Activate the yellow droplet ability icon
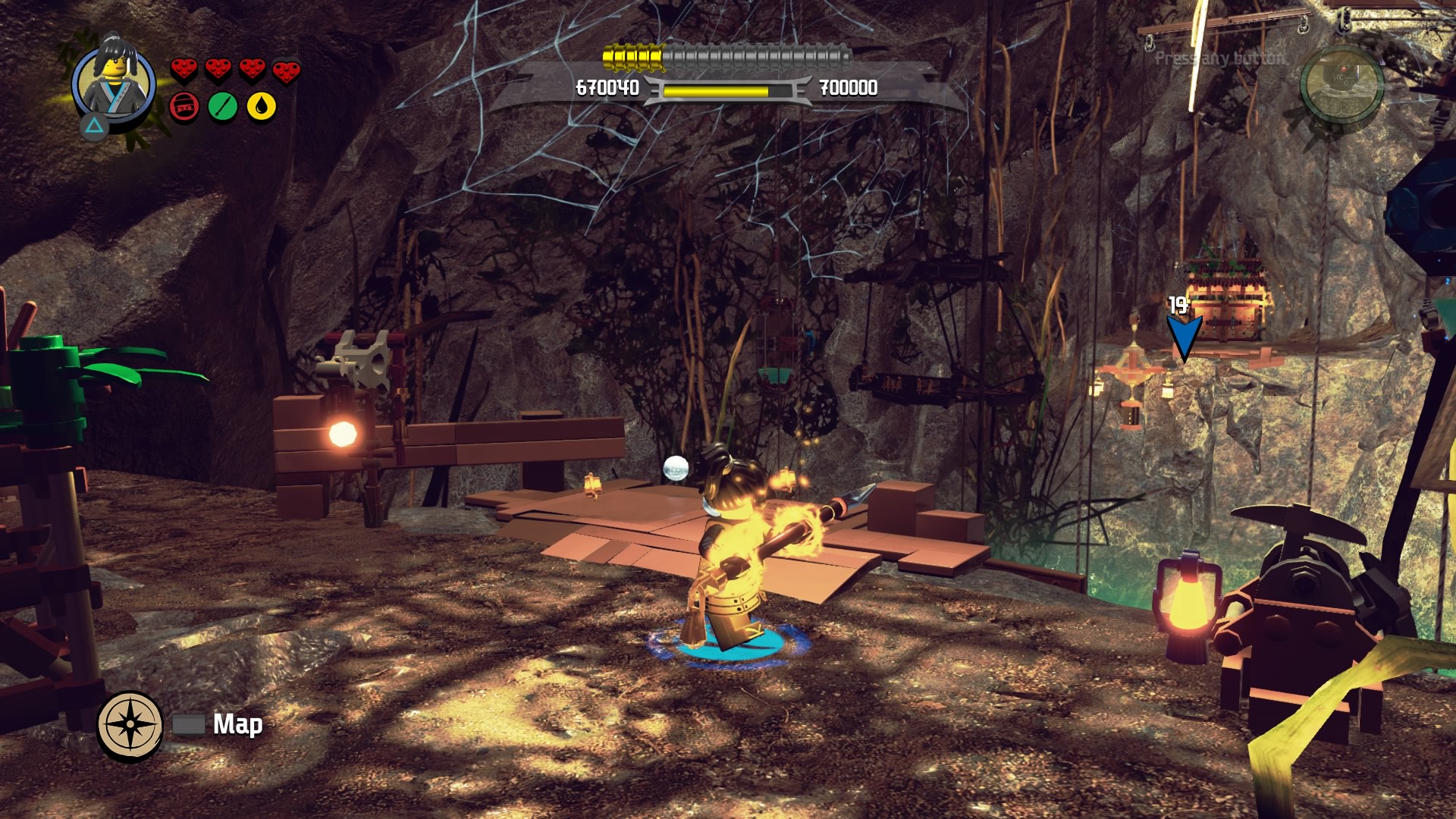The width and height of the screenshot is (1456, 819). pos(262,107)
